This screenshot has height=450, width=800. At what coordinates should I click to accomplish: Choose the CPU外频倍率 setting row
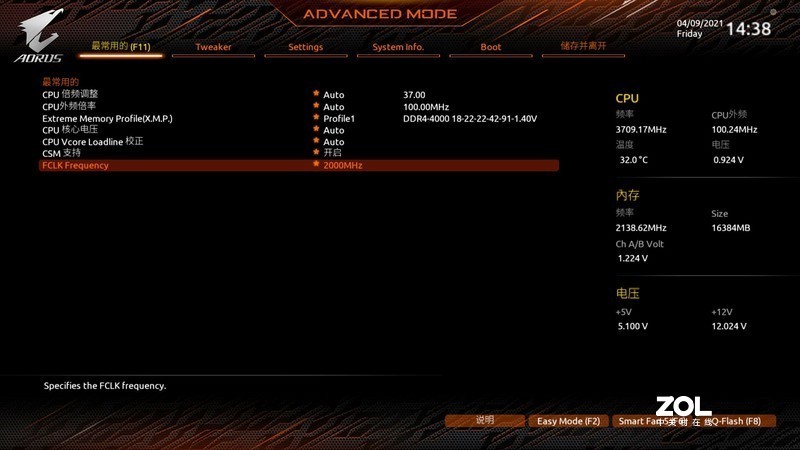(x=69, y=106)
